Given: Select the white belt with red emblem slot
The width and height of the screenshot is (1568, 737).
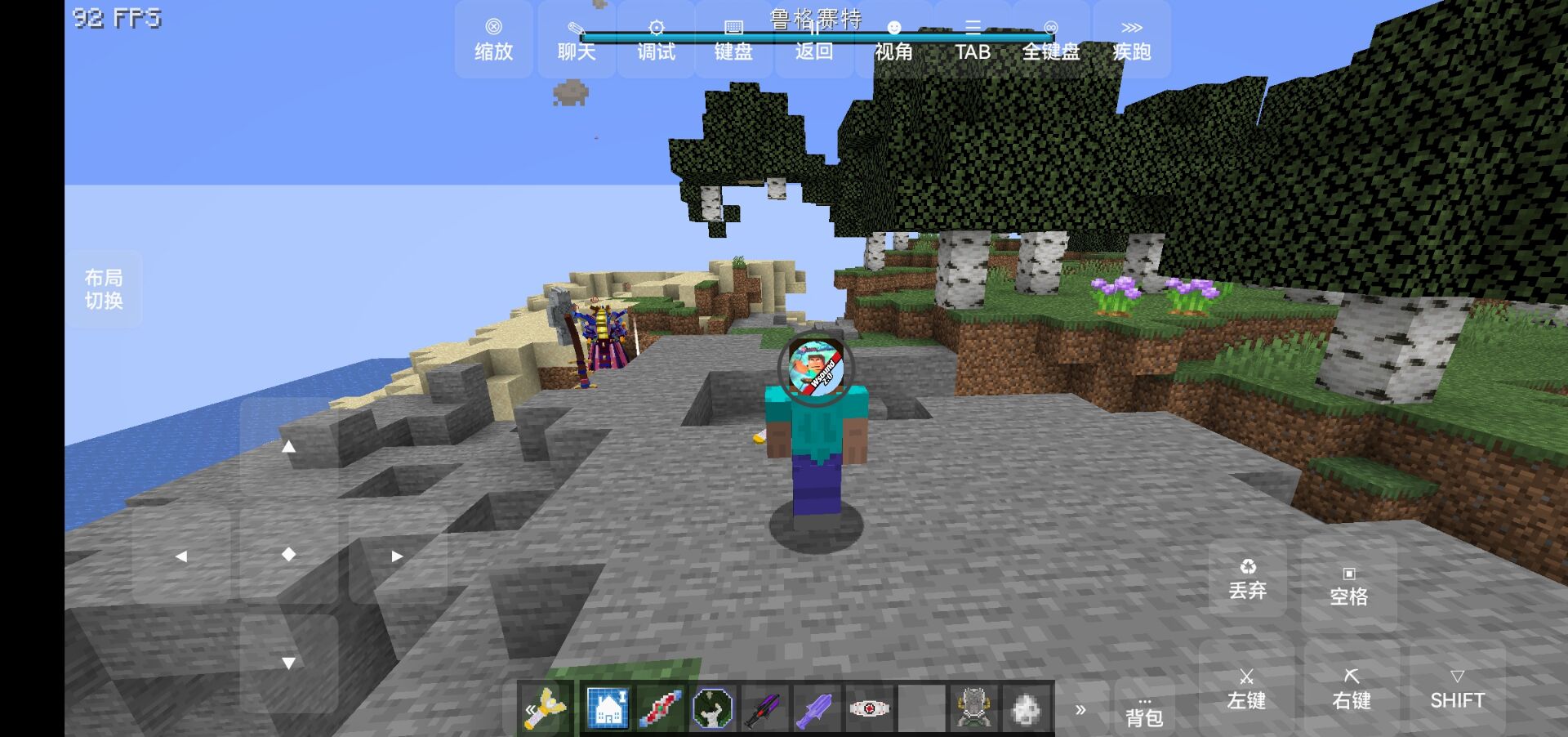Looking at the screenshot, I should tap(868, 708).
